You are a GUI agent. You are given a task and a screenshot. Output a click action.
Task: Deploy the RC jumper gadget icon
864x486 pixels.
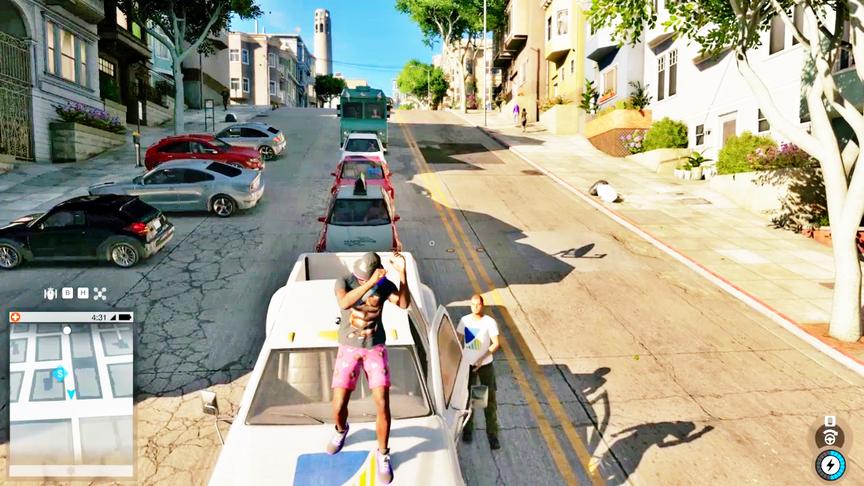pos(50,294)
